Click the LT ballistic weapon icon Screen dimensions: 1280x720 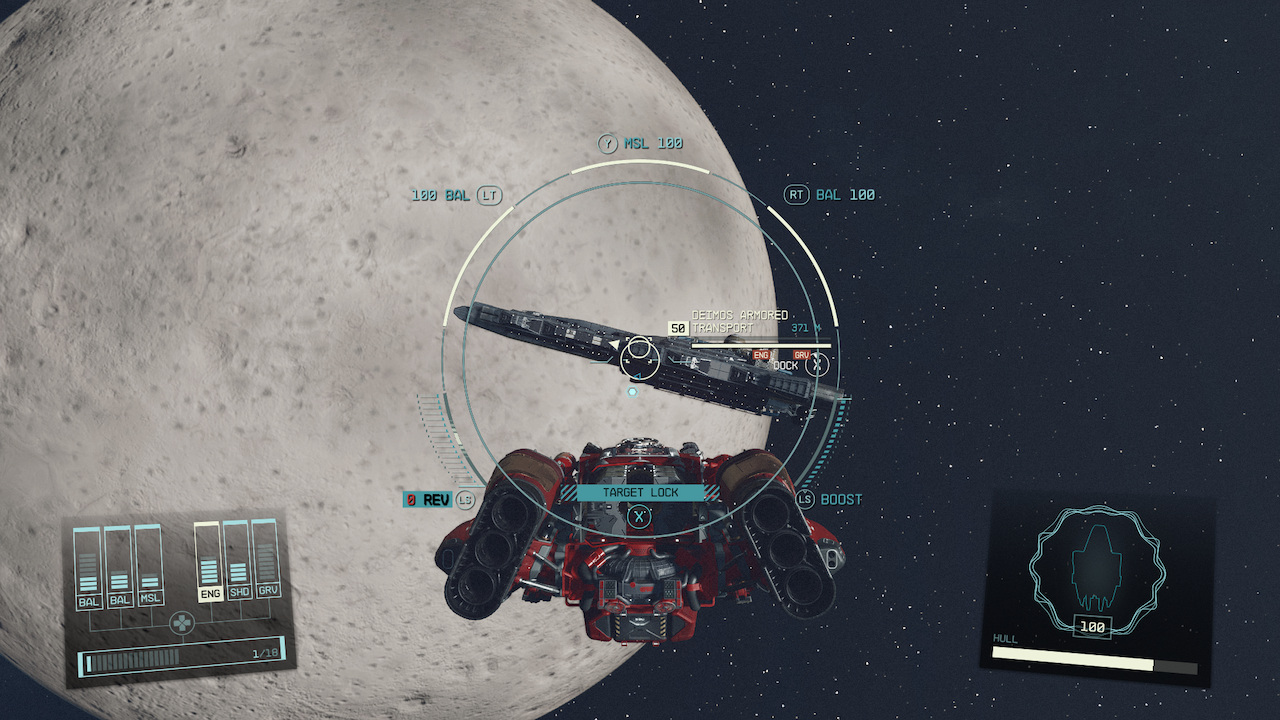[x=489, y=196]
